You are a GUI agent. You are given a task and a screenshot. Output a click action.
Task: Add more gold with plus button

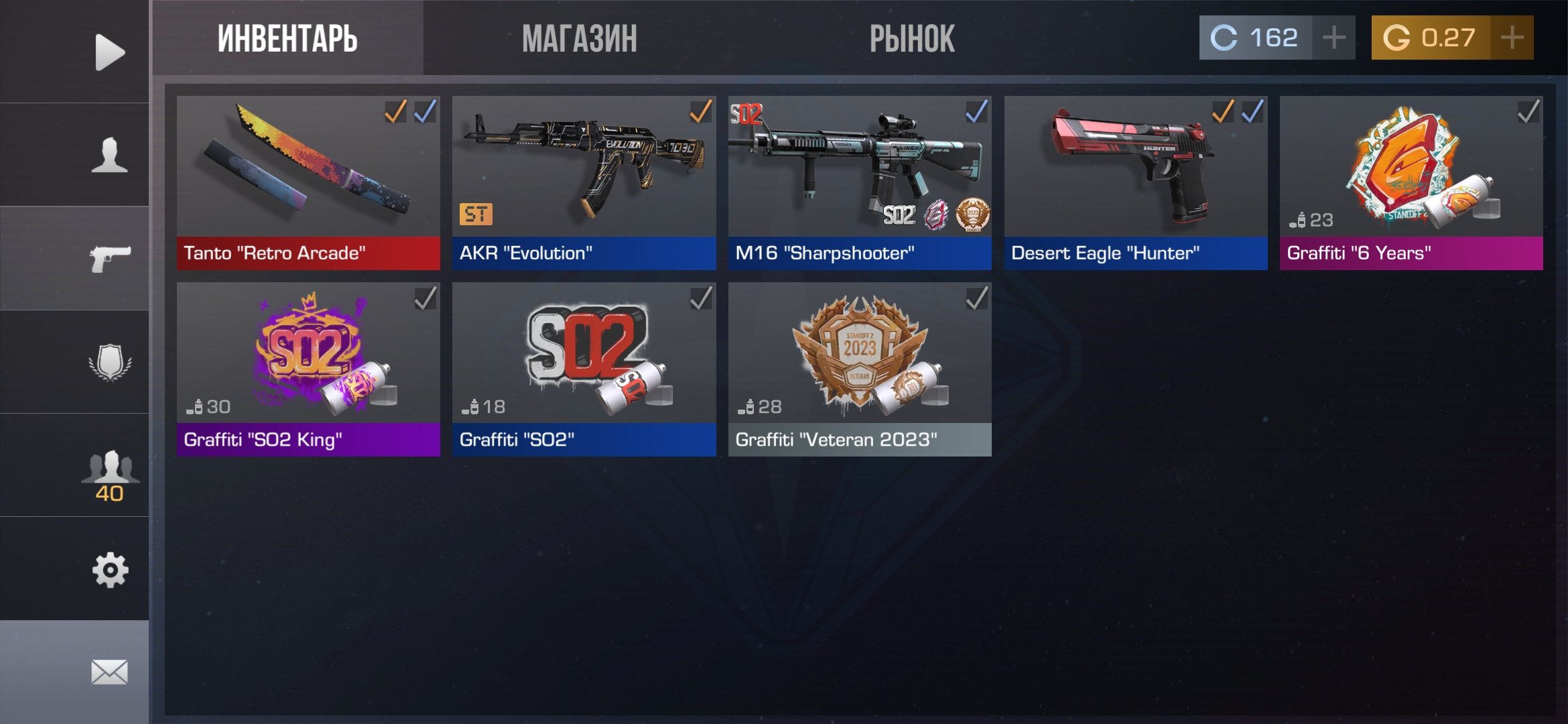[1512, 38]
